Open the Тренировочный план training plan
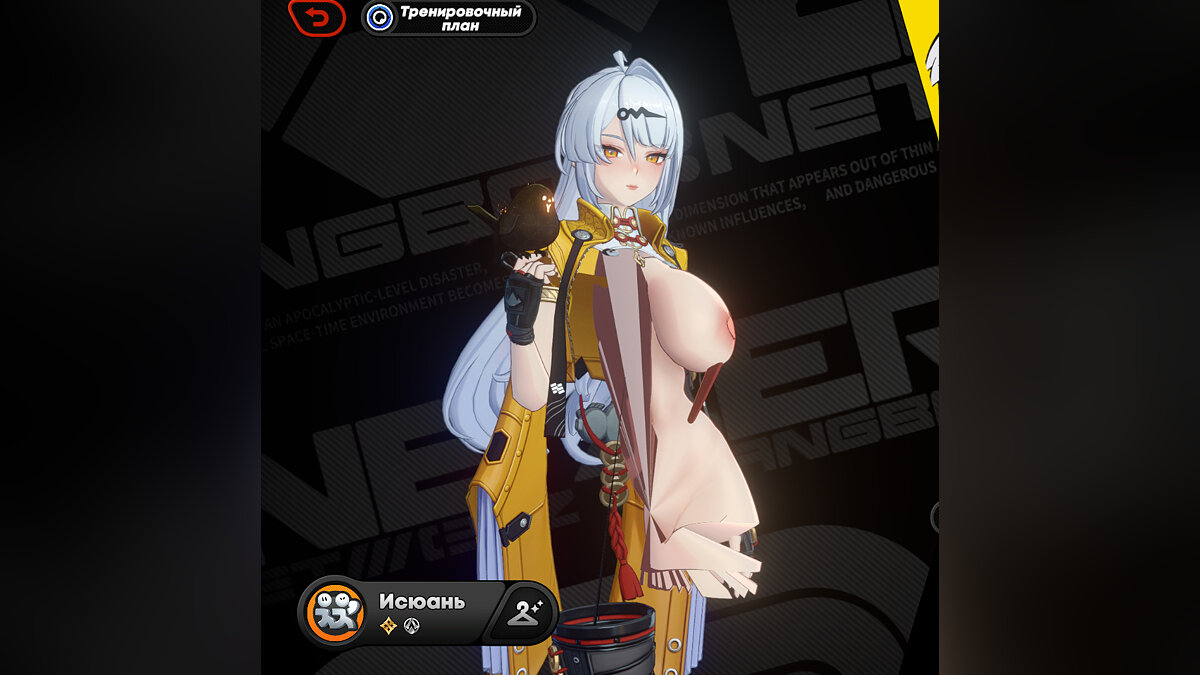Screen dimensions: 1200x675 tap(448, 17)
